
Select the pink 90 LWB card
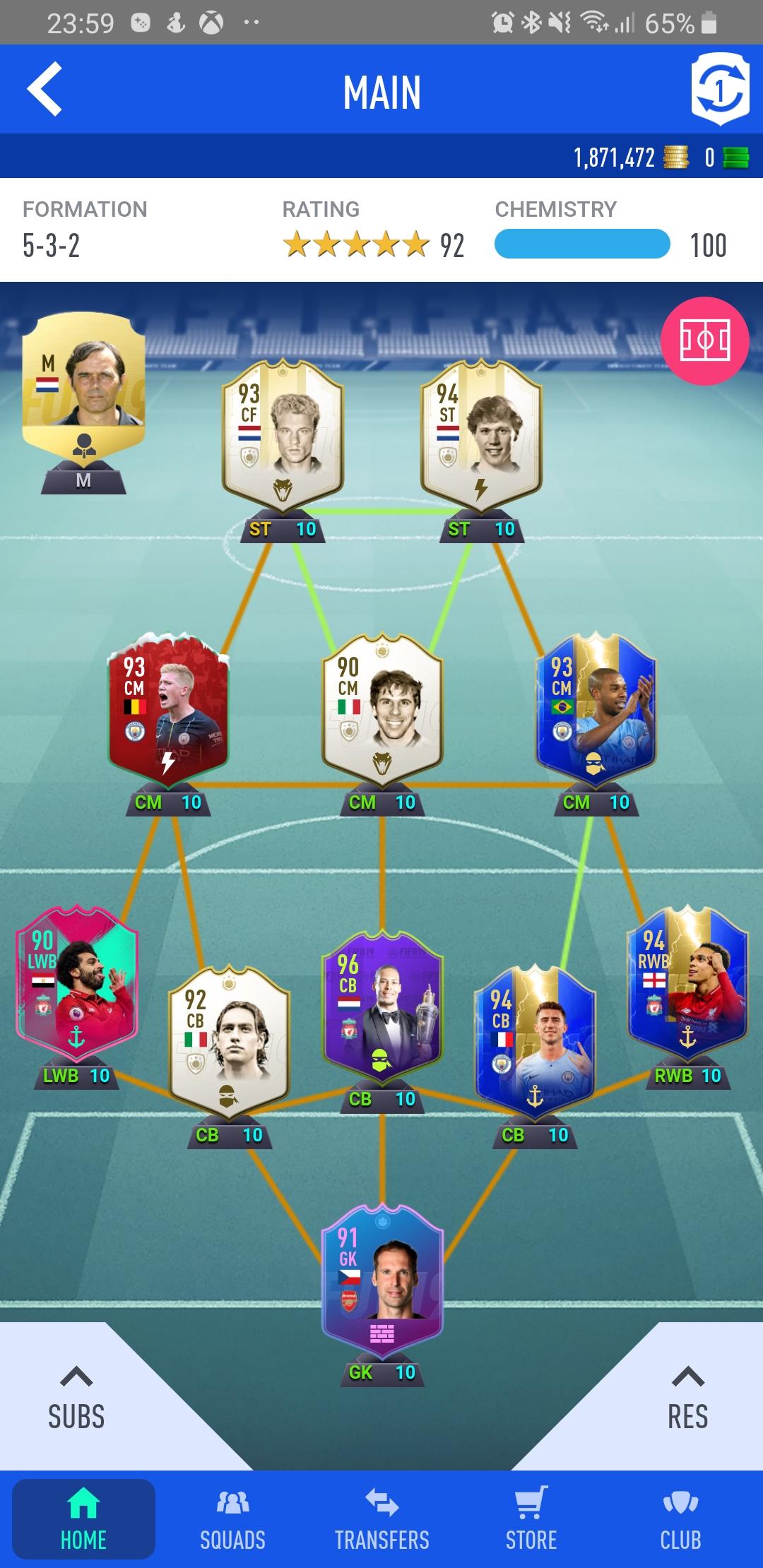76,983
